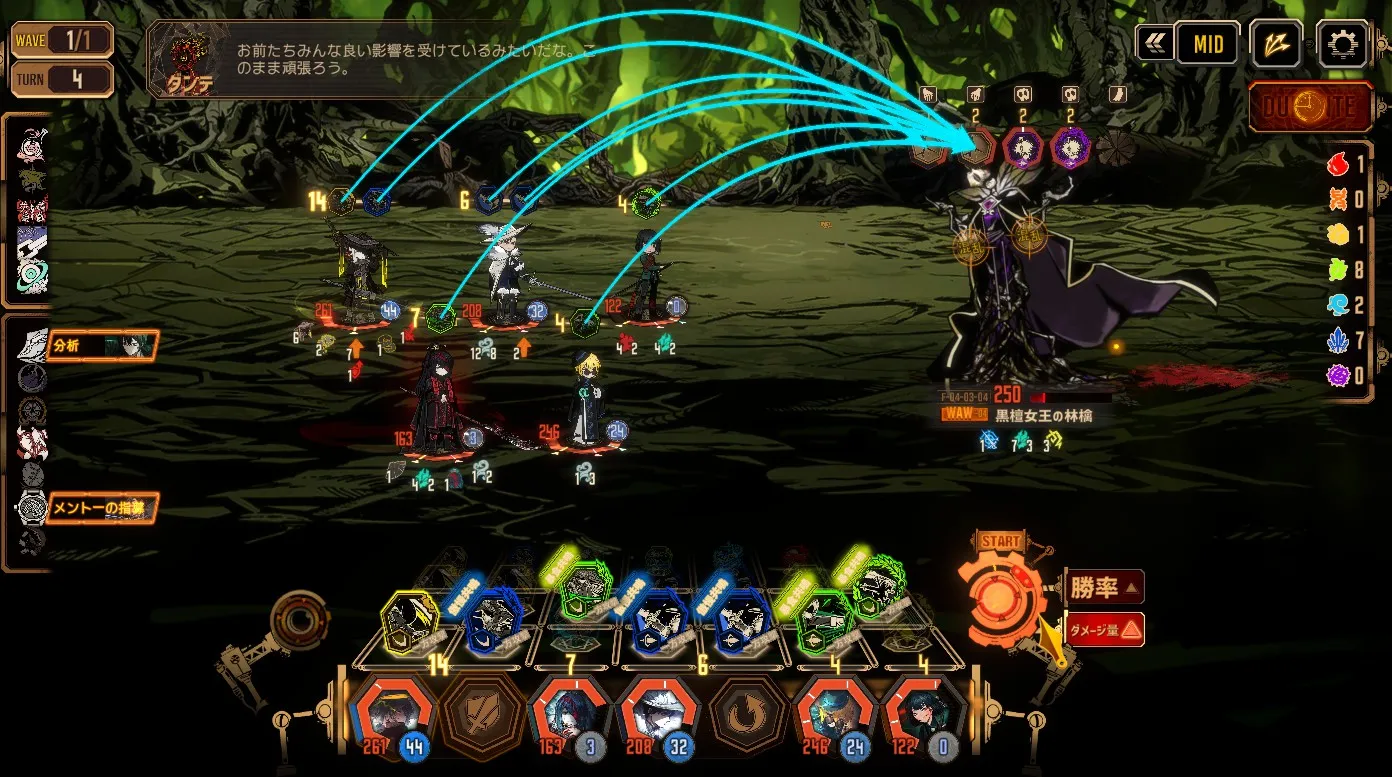
Task: Change the MID battle speed setting
Action: [1207, 44]
